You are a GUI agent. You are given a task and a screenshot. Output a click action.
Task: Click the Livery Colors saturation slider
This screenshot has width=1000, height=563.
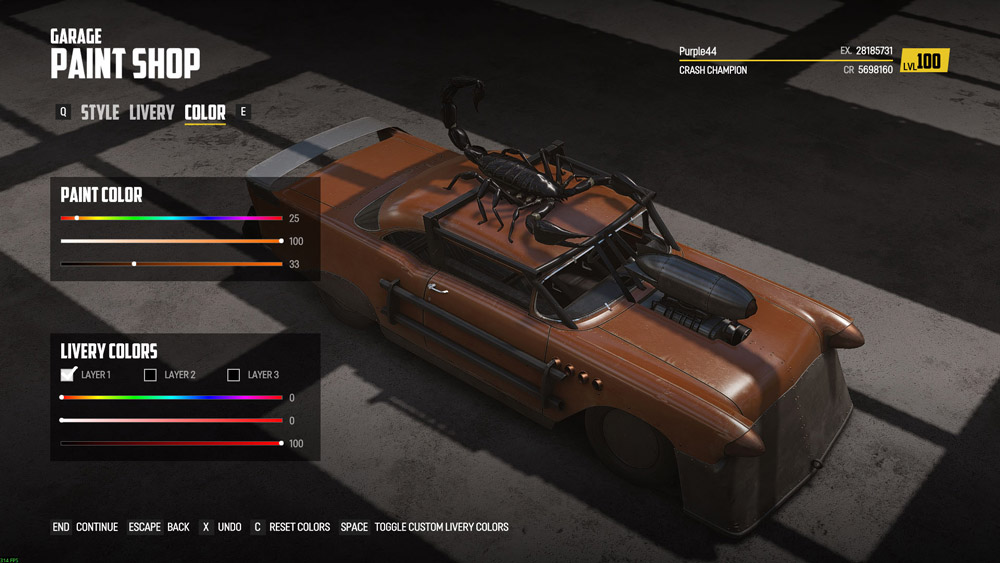171,421
